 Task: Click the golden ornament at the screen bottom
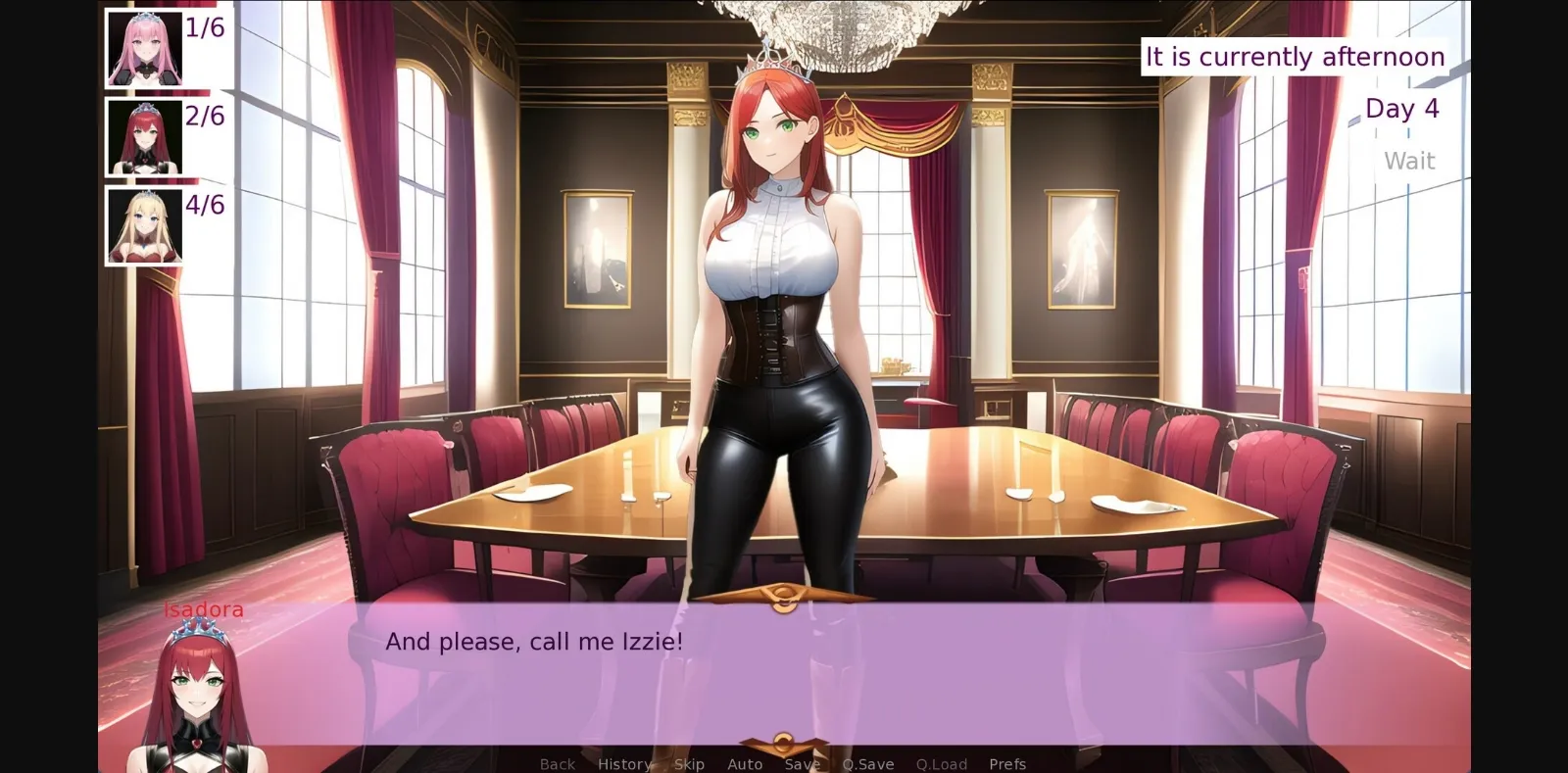click(784, 741)
